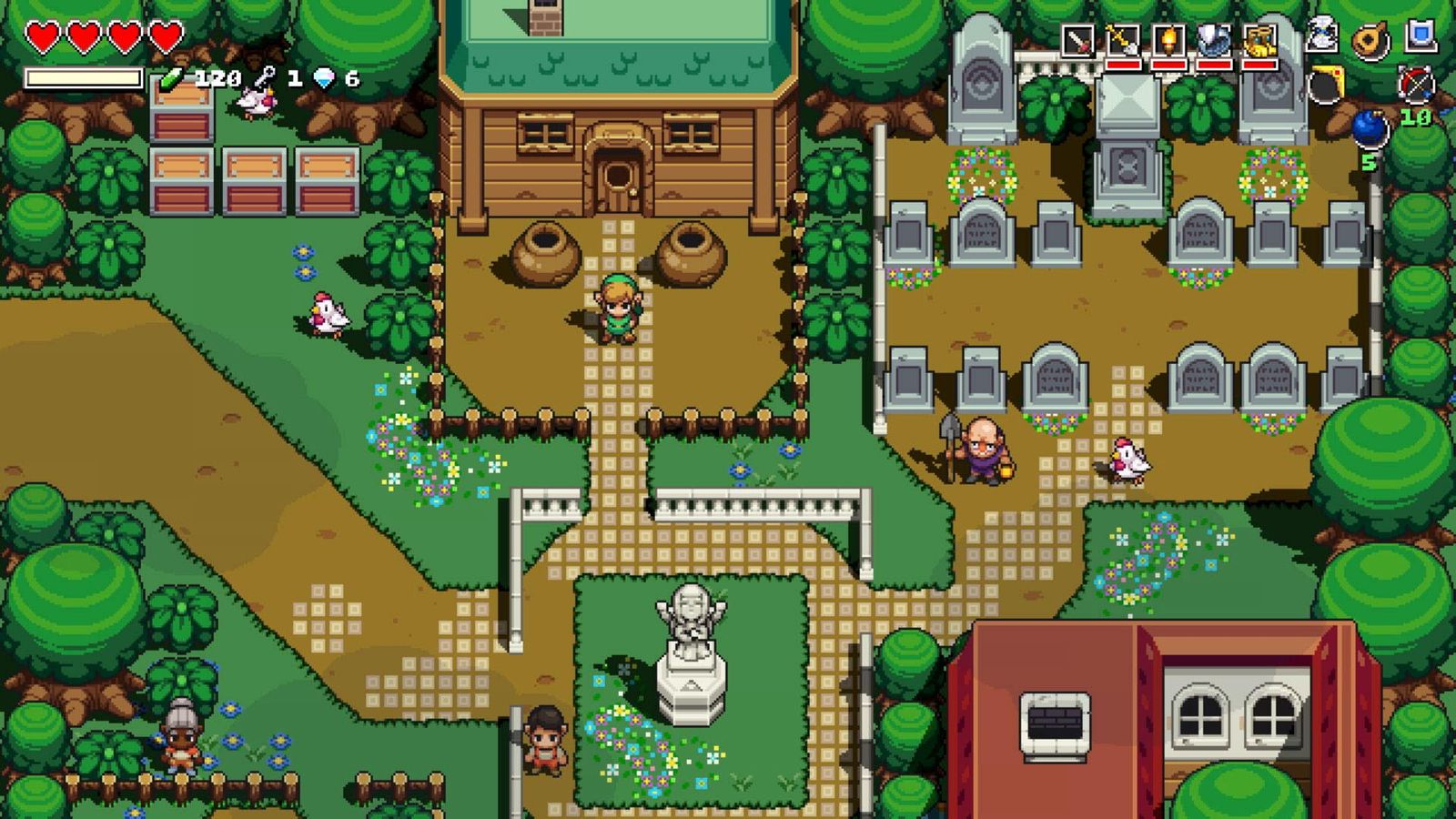Viewport: 1456px width, 819px height.
Task: Select the sword weapon slot
Action: [1077, 42]
